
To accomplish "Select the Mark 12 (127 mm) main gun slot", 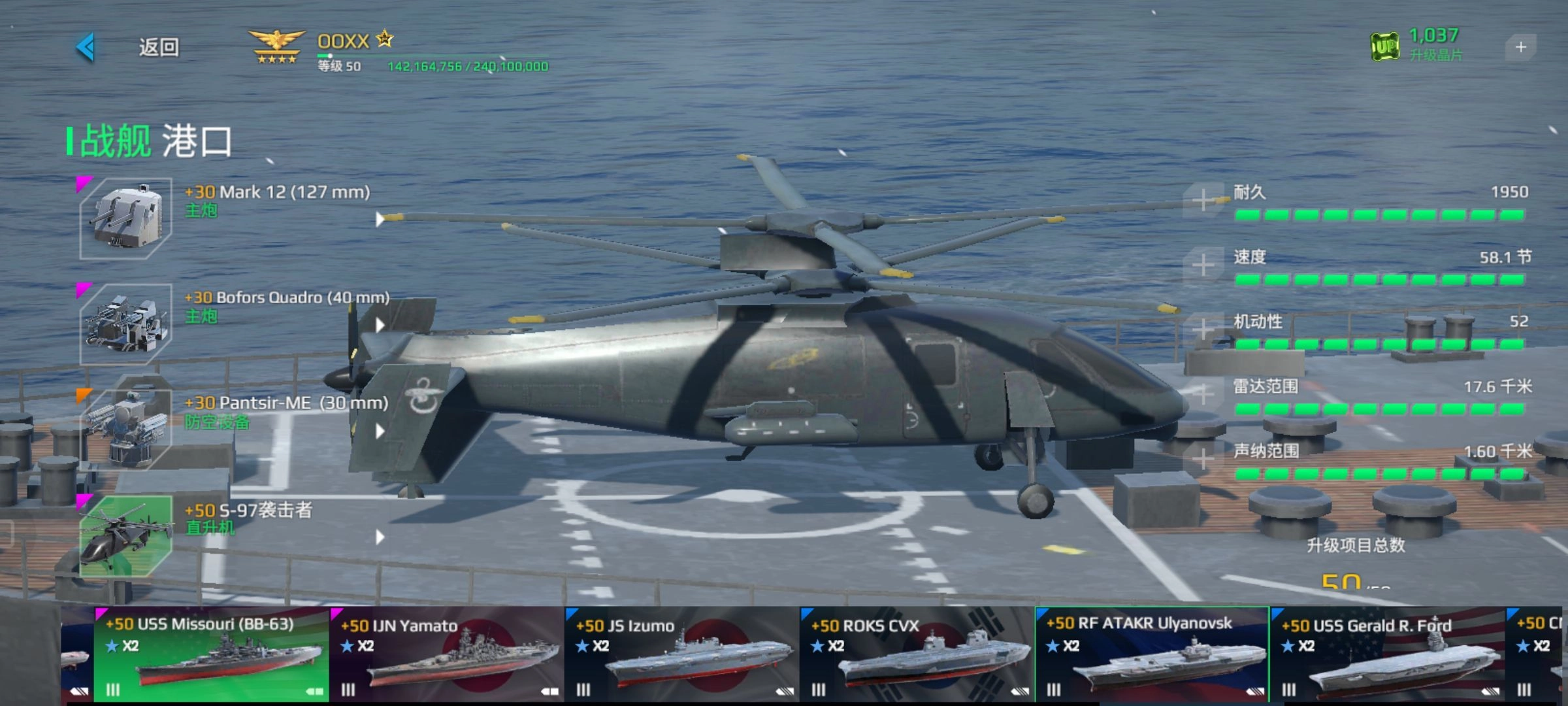I will pyautogui.click(x=125, y=218).
